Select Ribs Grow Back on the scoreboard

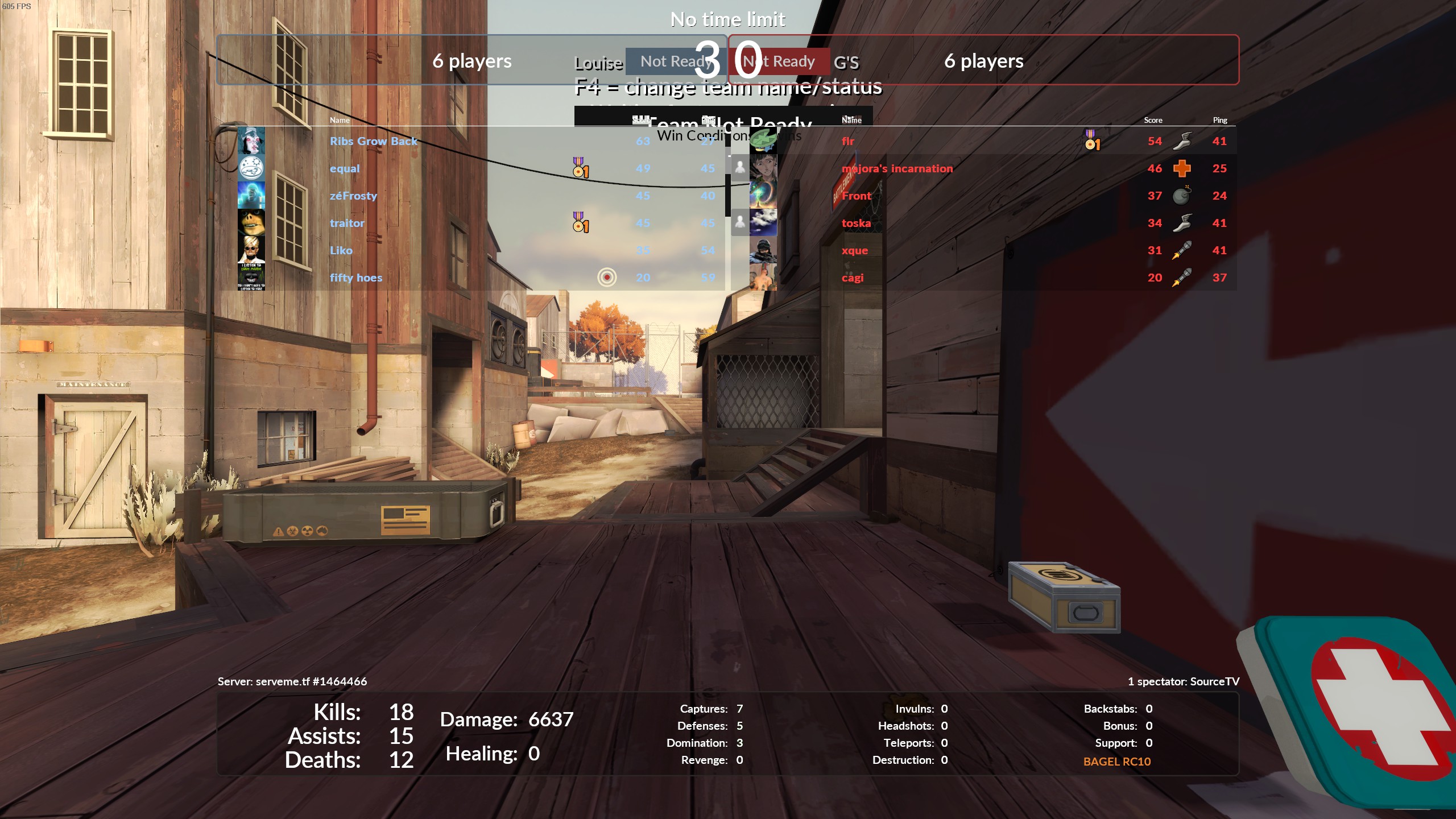pos(373,141)
